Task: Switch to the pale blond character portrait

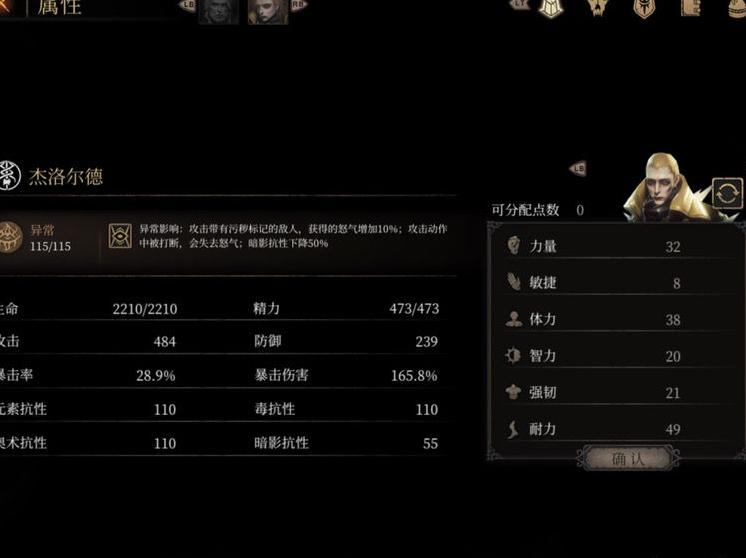Action: point(267,10)
